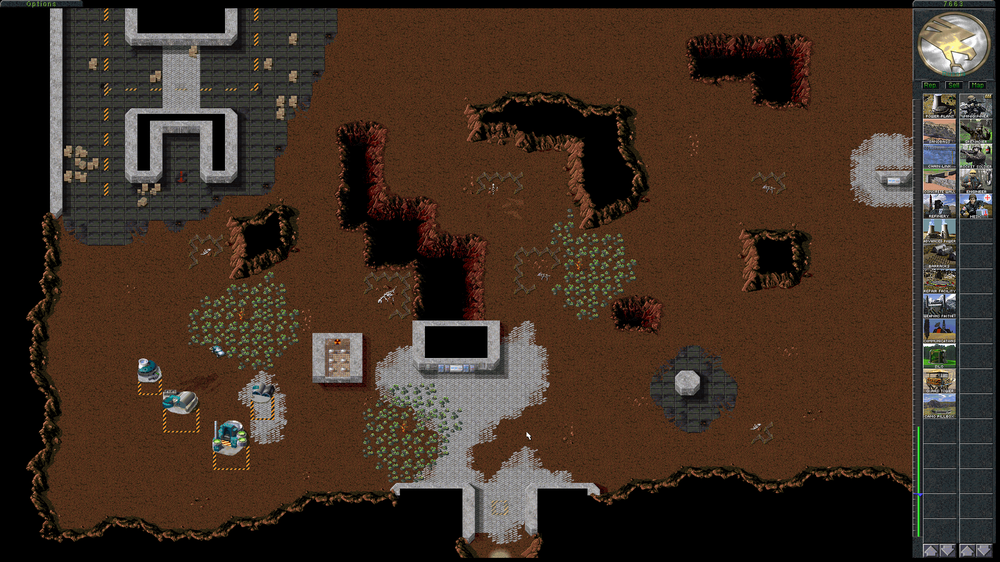Select the Camo Pillbox icon
The height and width of the screenshot is (562, 1000).
pyautogui.click(x=940, y=406)
